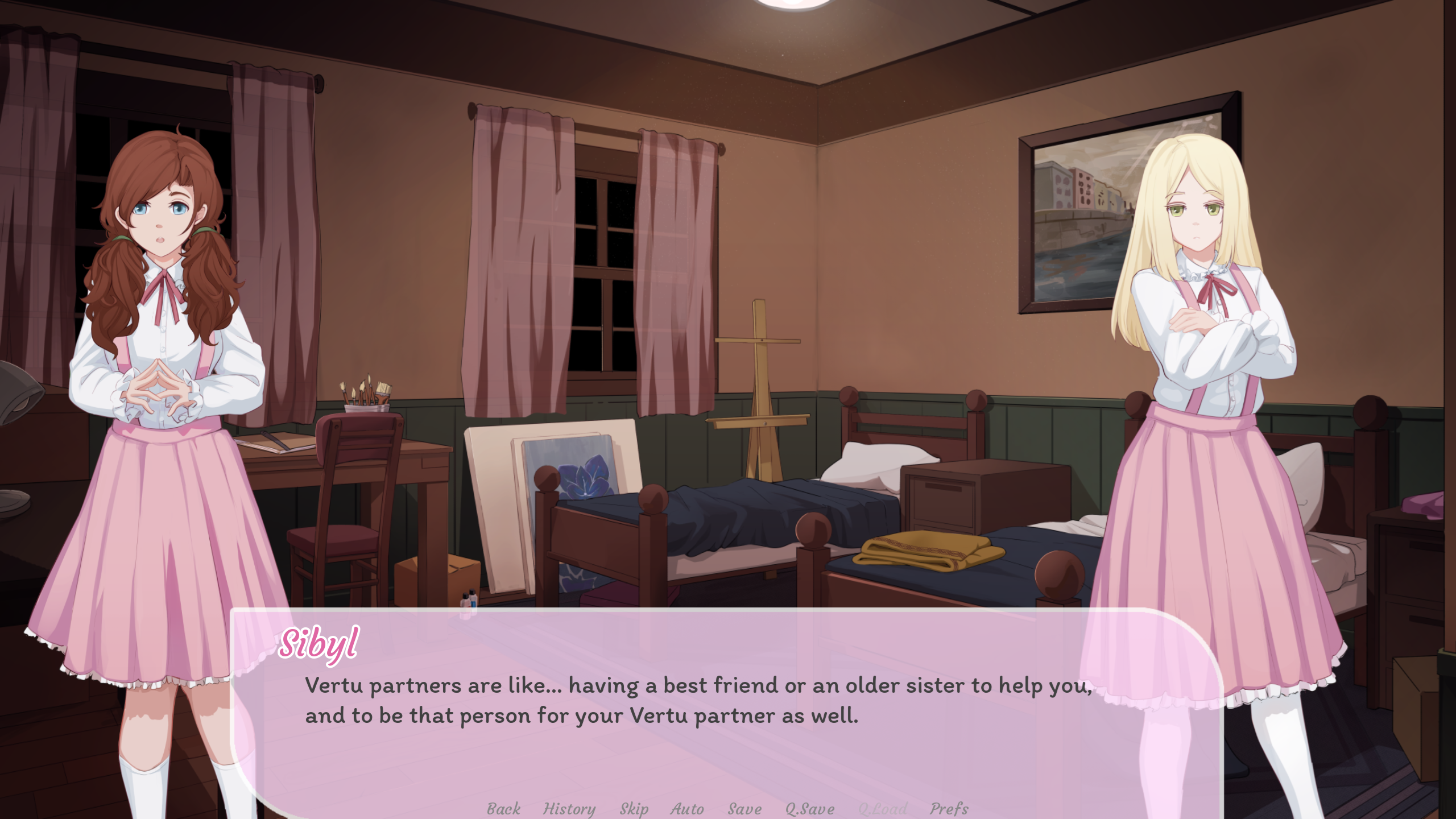Open the Save menu
The image size is (1456, 819).
coord(744,808)
